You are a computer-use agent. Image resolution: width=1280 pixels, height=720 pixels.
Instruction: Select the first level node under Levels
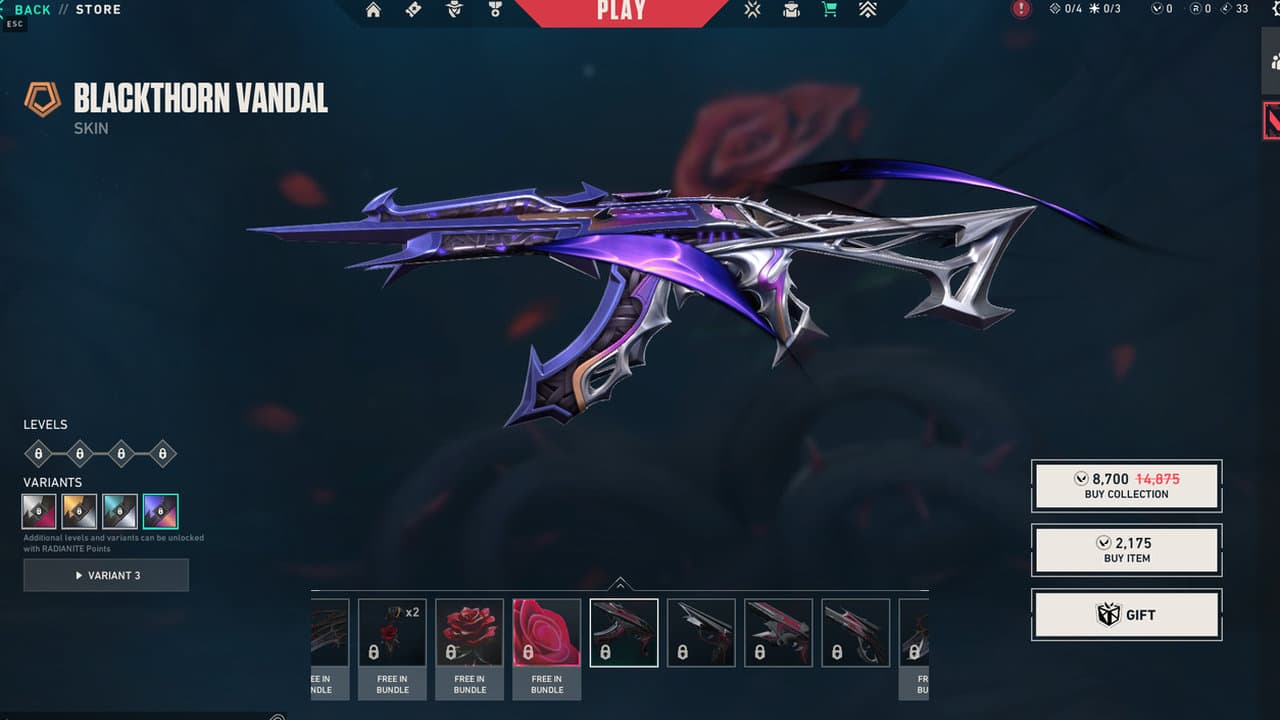click(x=36, y=453)
